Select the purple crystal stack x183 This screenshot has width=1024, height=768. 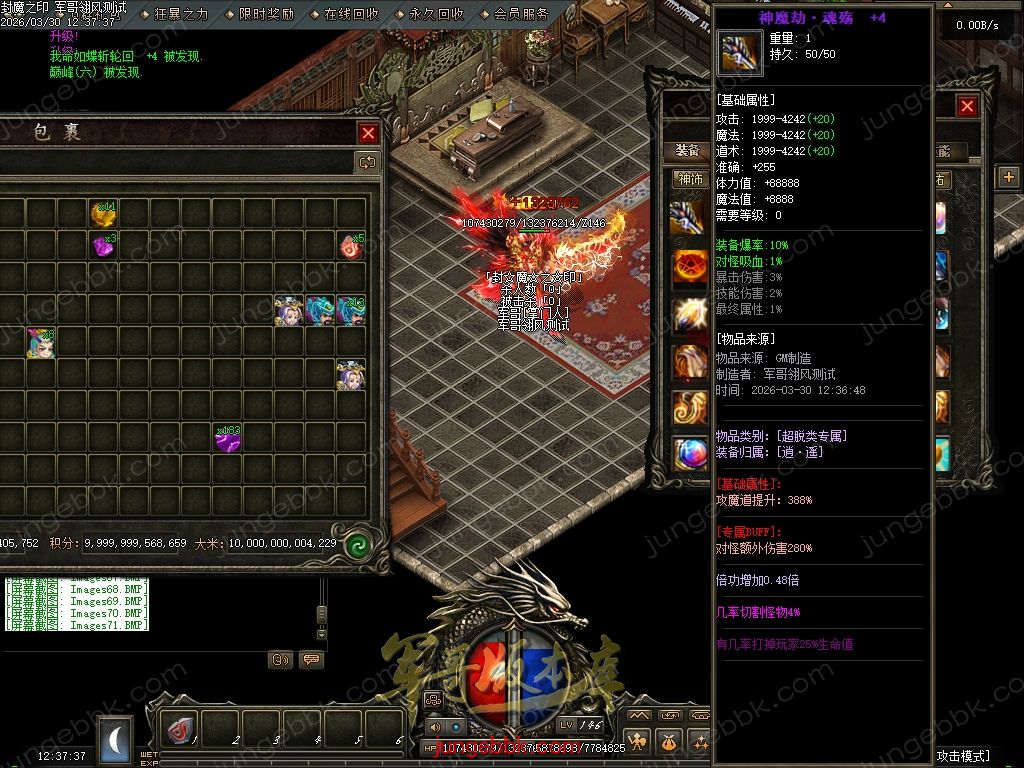click(227, 438)
